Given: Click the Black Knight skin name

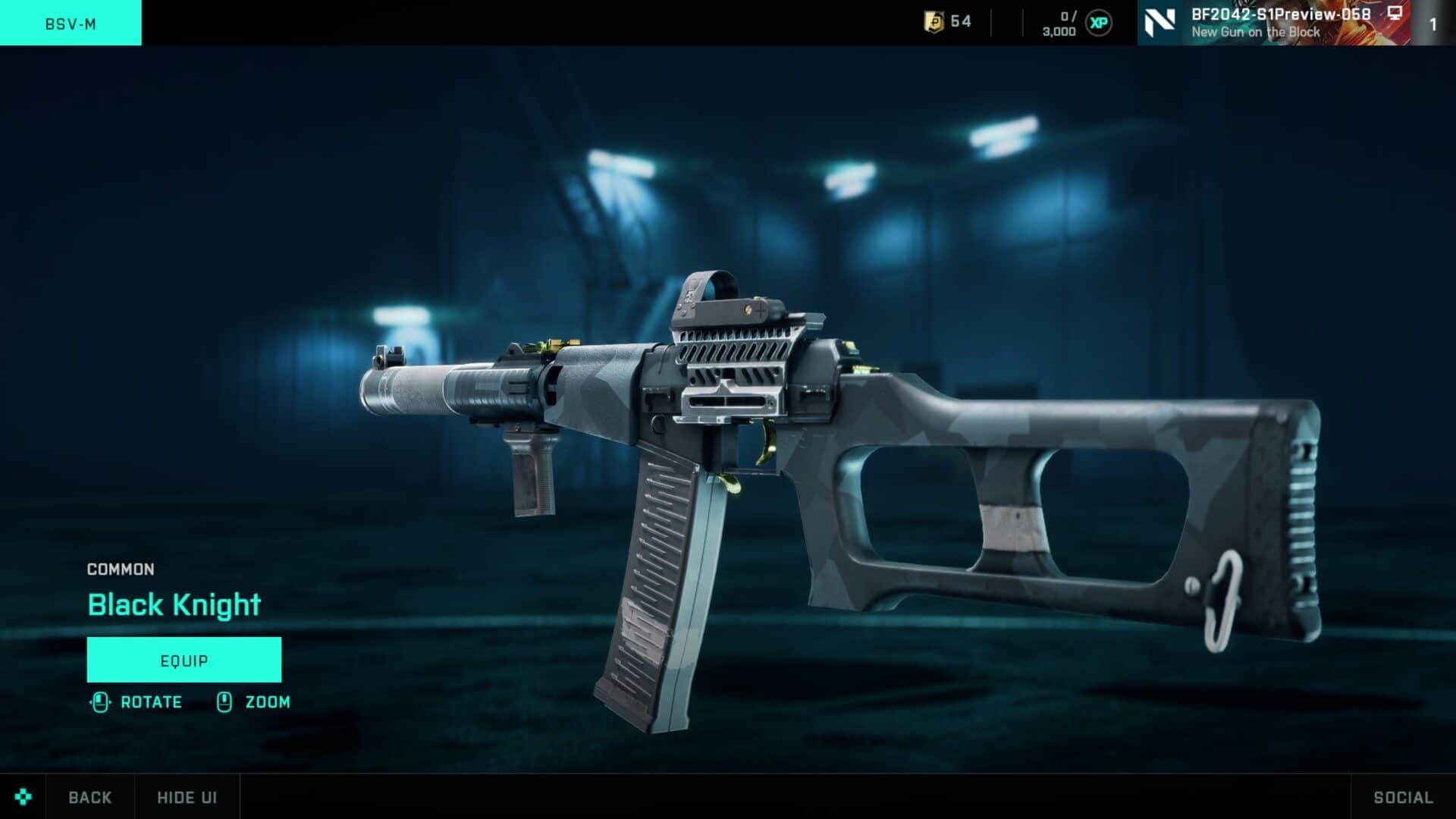Looking at the screenshot, I should [x=173, y=604].
